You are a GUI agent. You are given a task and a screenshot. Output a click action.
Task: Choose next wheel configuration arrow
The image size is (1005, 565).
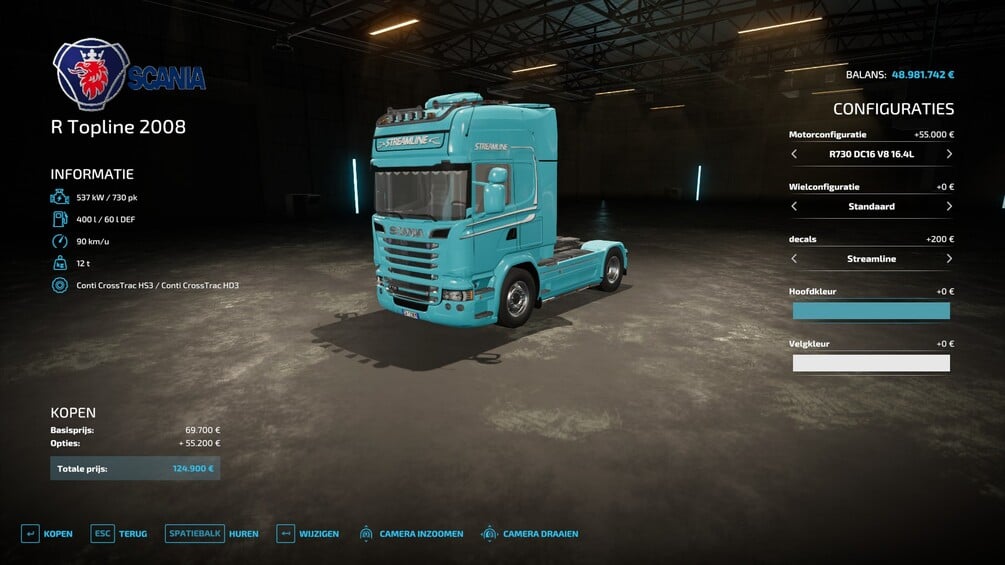coord(948,207)
